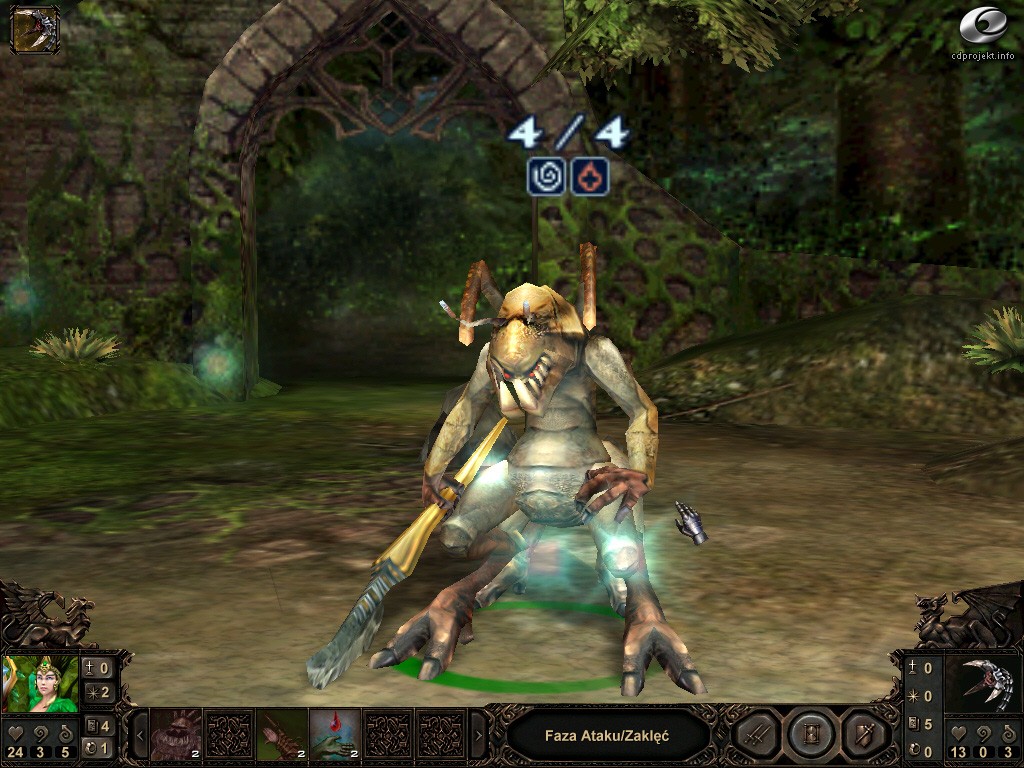This screenshot has height=768, width=1024.
Task: Show previous cards with the left arrow
Action: click(x=141, y=736)
